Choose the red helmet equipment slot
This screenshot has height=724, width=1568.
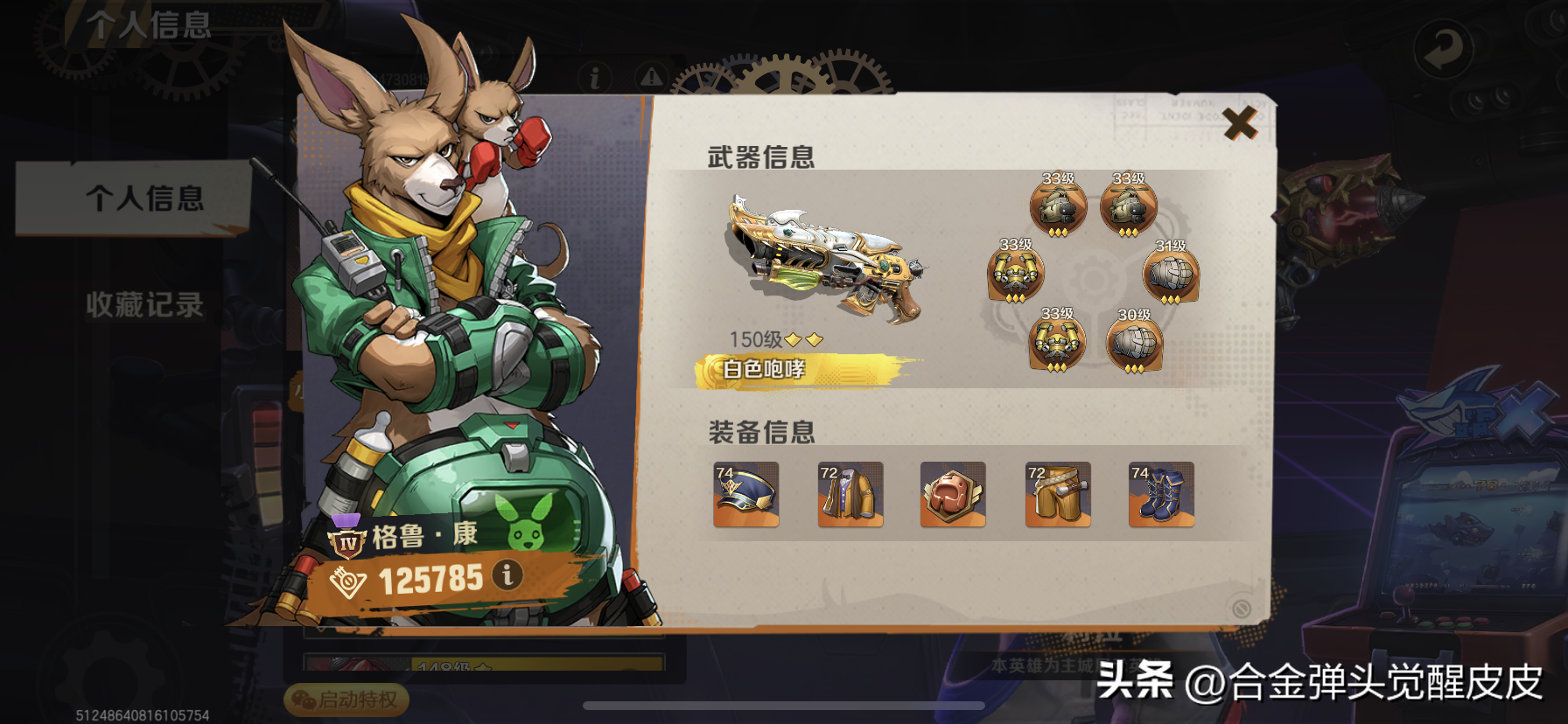point(953,495)
